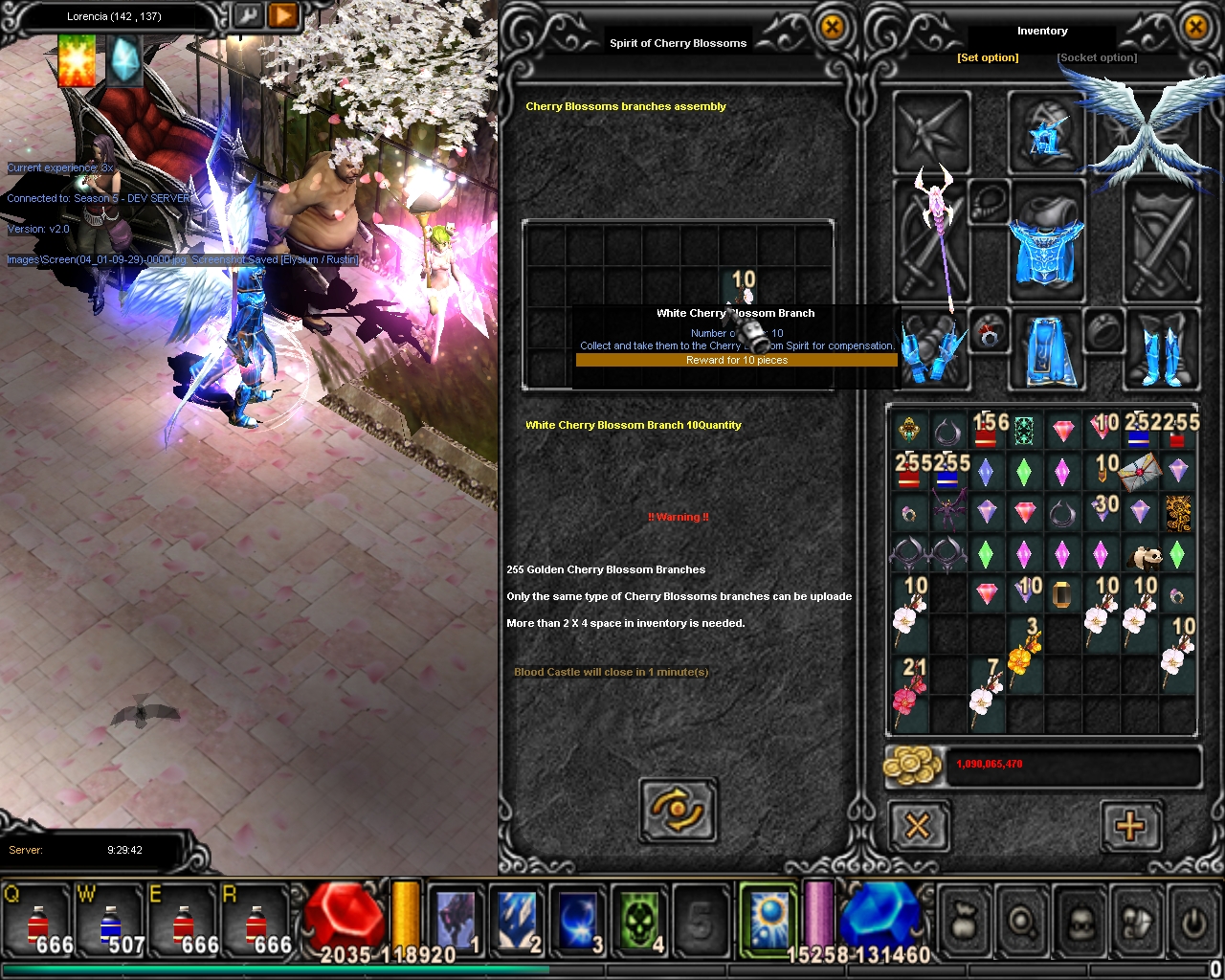Click the orange play arrow button near location

[283, 16]
